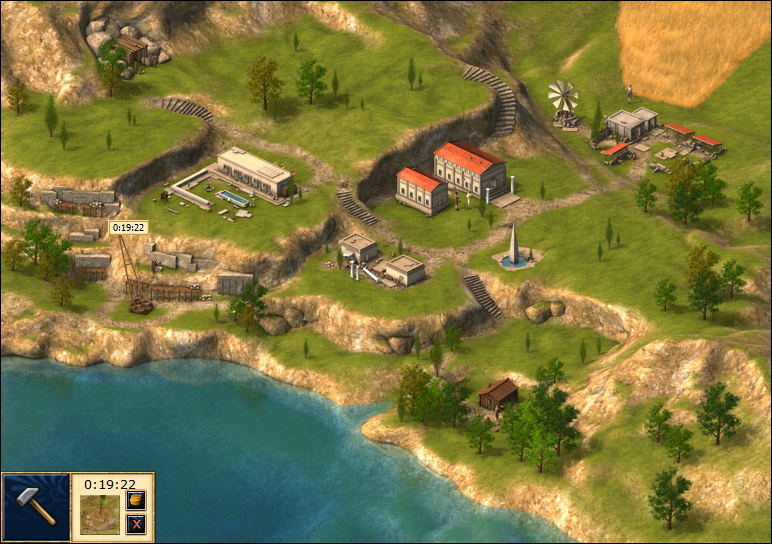Click the gold coins speed-up button
772x544 pixels.
[x=137, y=500]
